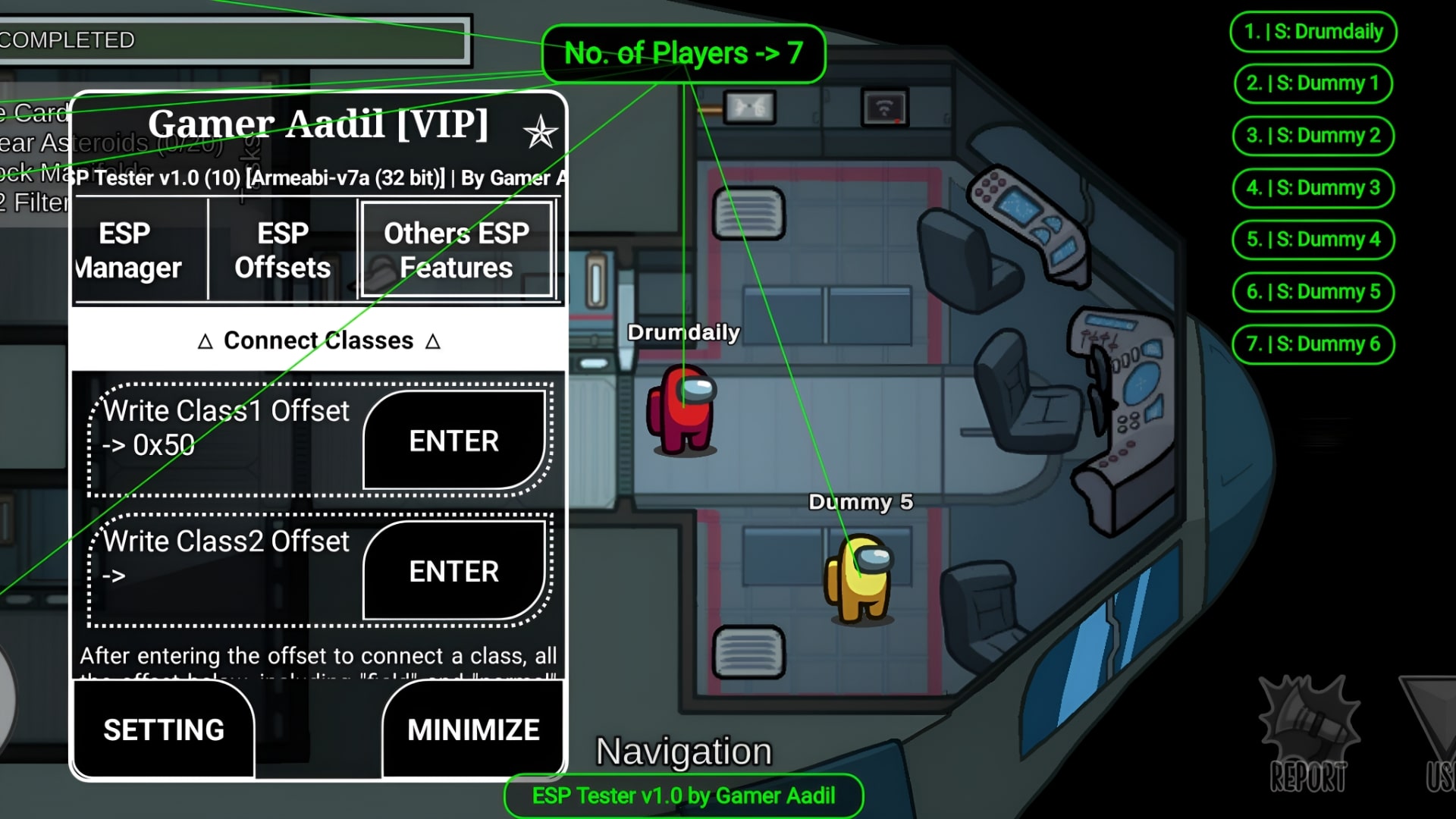Select the S: Drumdaily entry in player list

[1313, 32]
